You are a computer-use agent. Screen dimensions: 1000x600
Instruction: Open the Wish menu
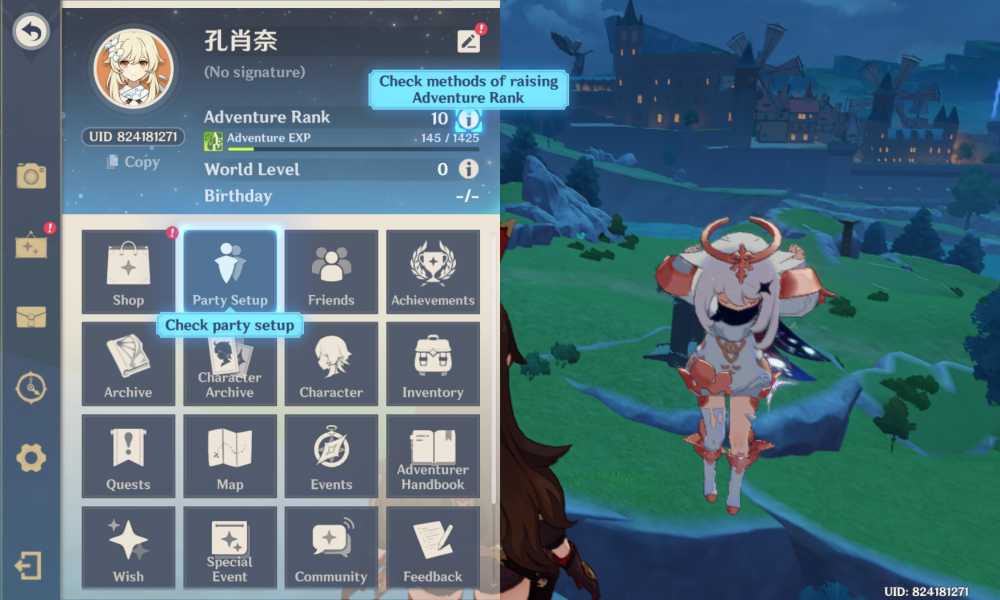click(128, 548)
